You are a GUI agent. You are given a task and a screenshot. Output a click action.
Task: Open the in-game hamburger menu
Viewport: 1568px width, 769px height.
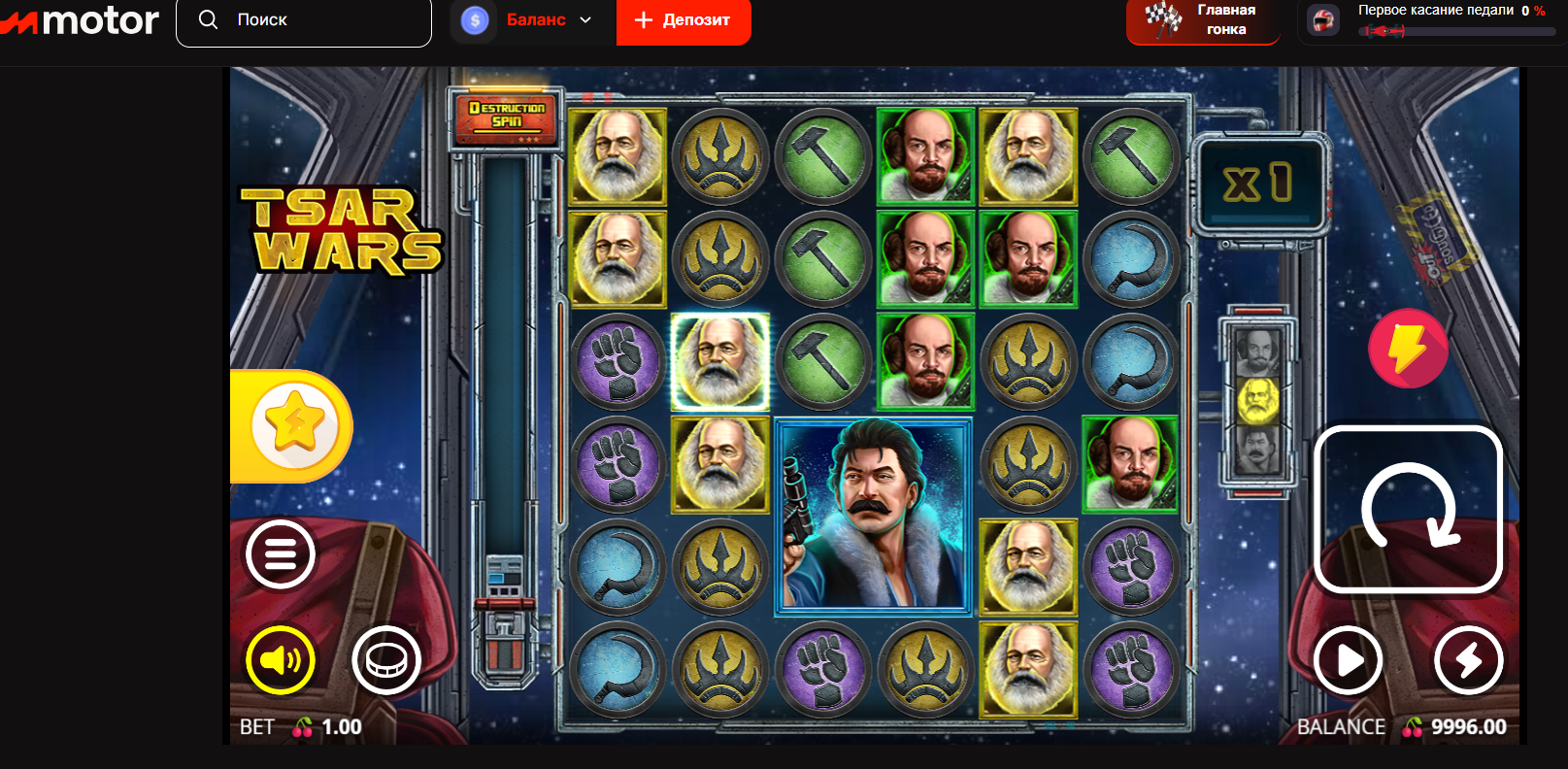click(x=281, y=554)
